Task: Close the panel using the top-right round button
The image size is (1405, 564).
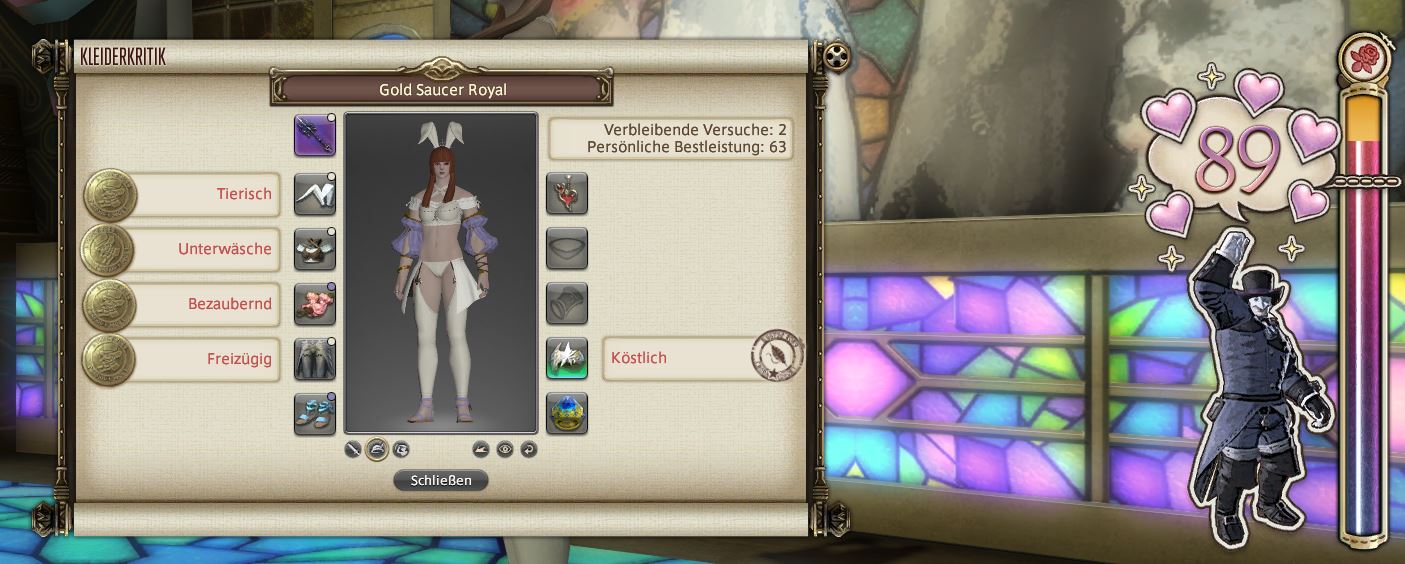Action: tap(838, 55)
